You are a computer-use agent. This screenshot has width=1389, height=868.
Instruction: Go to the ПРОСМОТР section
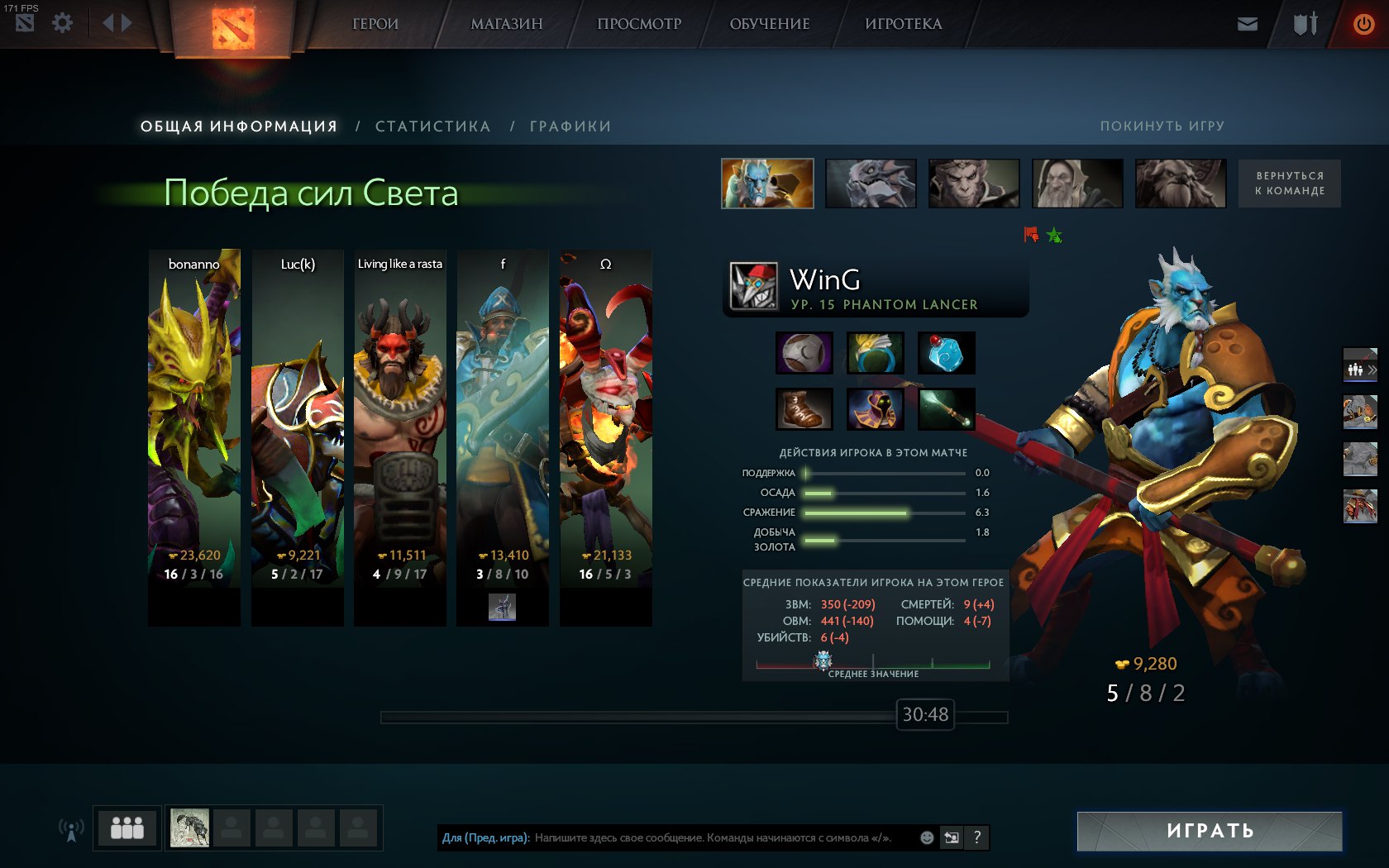639,24
